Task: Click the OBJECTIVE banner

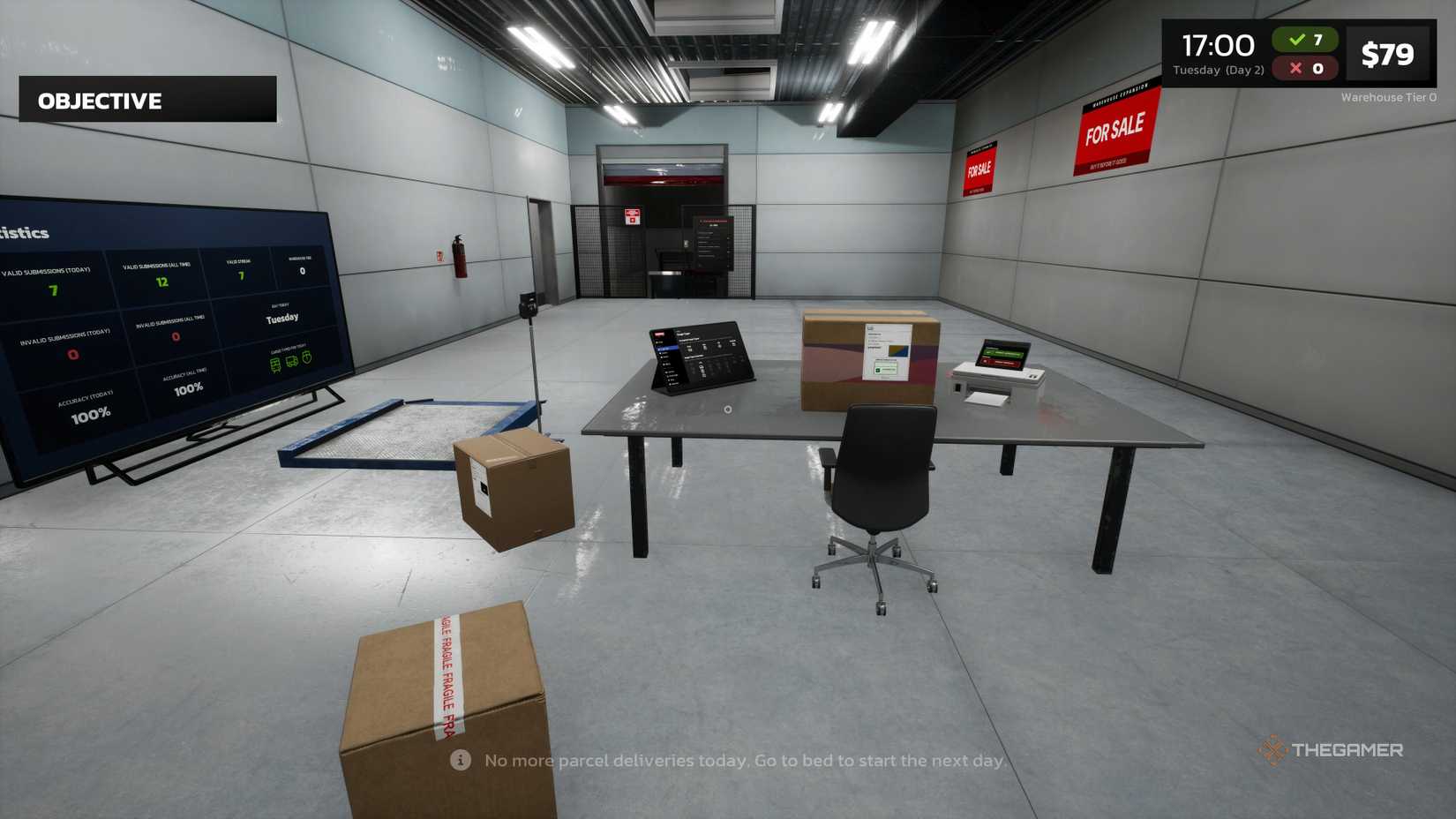Action: click(x=99, y=101)
